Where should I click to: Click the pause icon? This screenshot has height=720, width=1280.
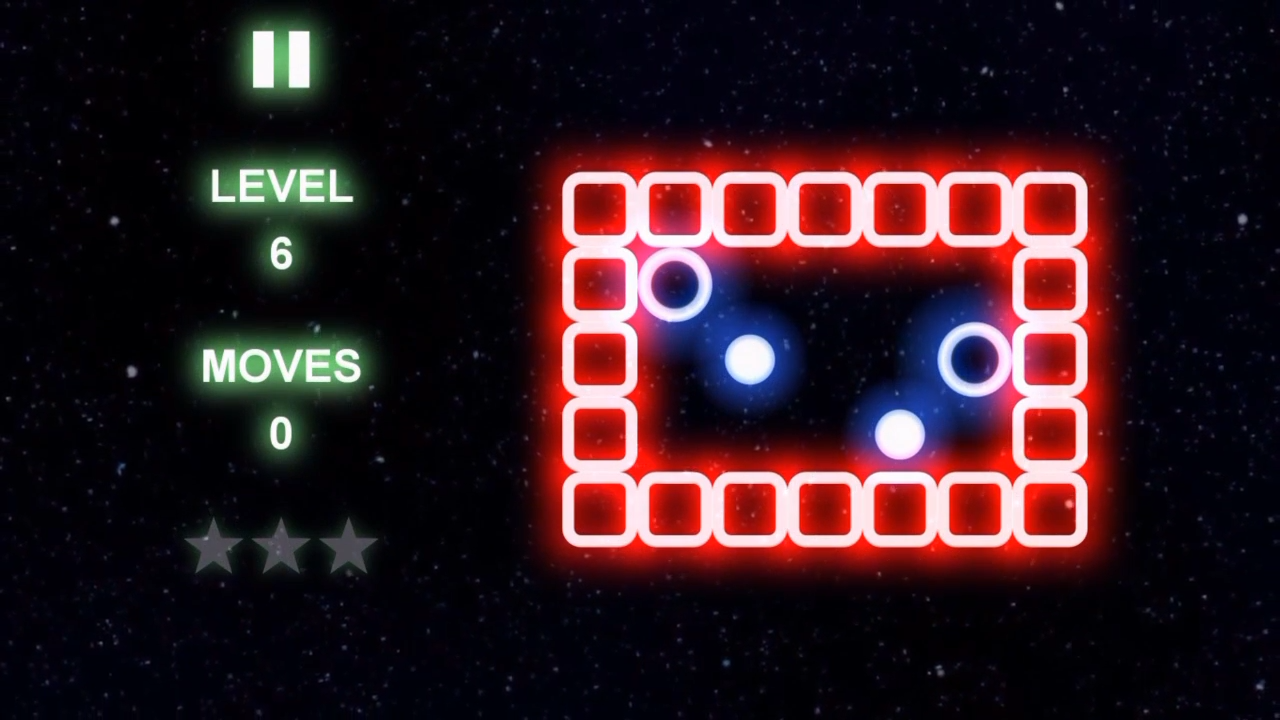(280, 57)
